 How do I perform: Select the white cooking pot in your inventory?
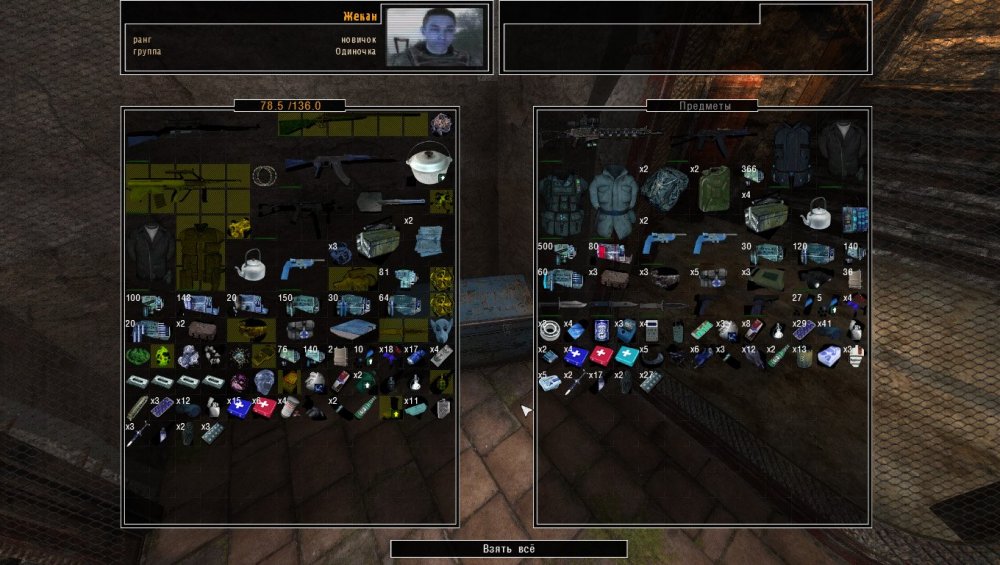pos(427,163)
